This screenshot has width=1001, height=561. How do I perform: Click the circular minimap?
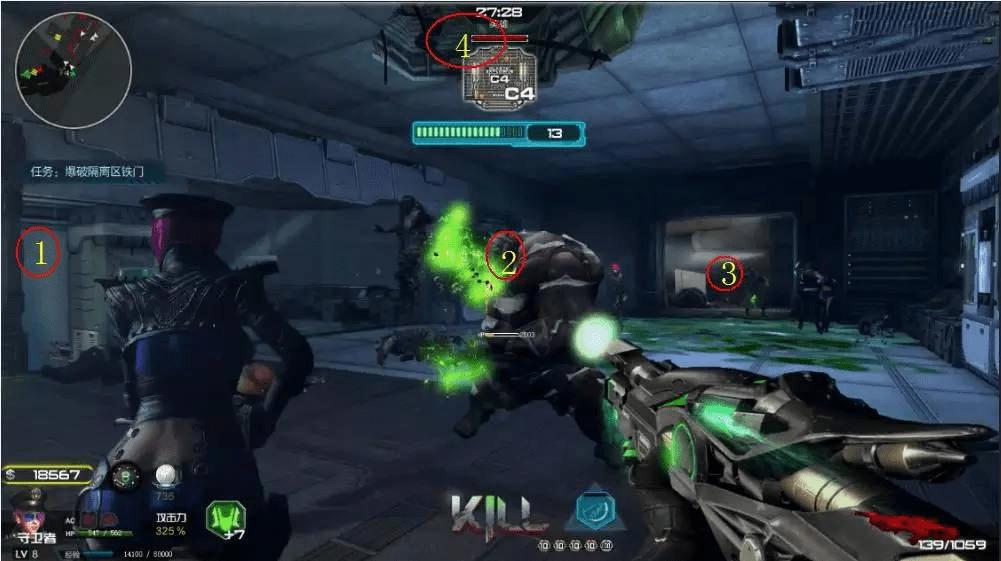tap(73, 69)
